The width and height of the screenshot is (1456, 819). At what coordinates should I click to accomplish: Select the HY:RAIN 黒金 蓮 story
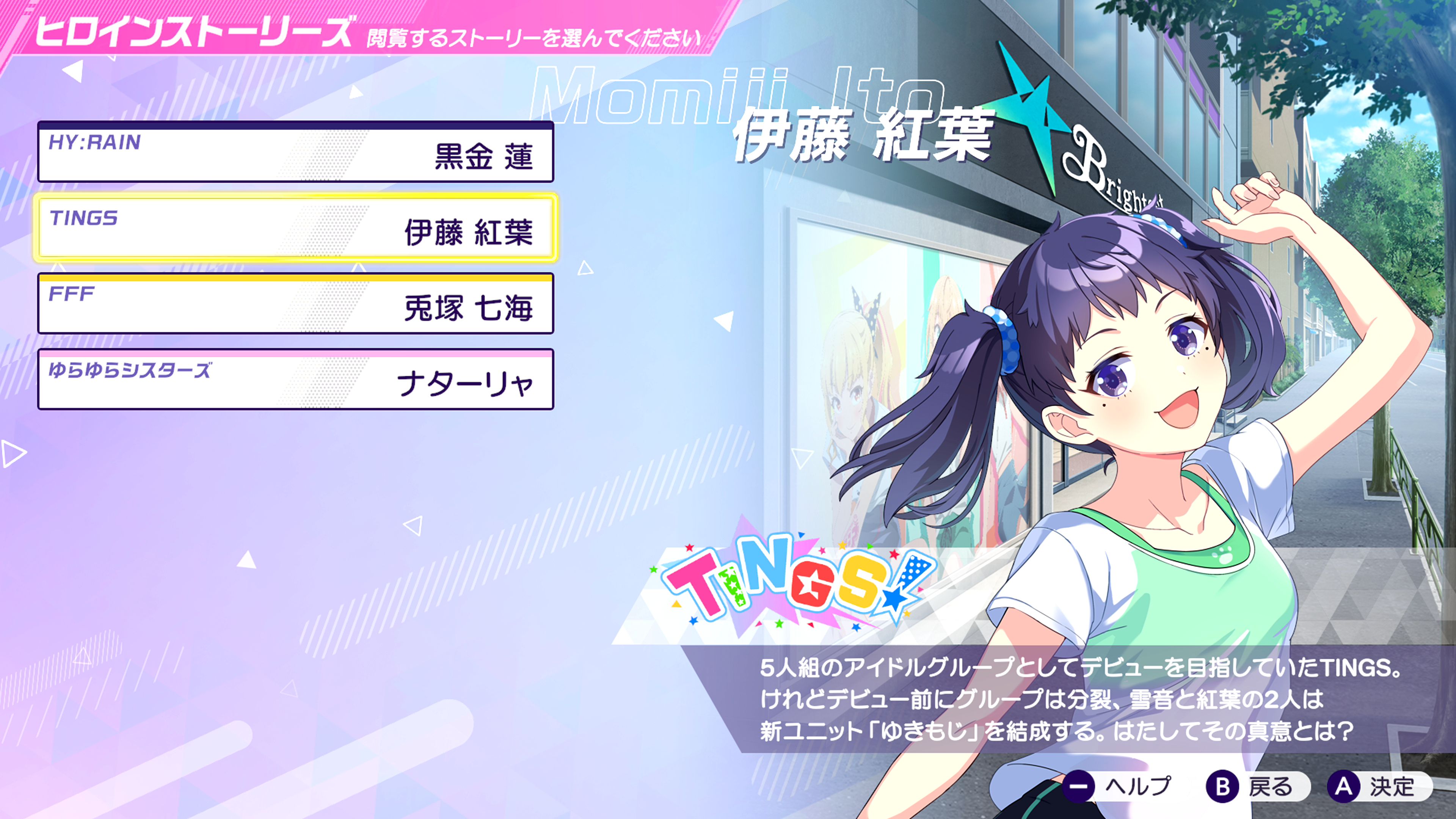(x=295, y=152)
